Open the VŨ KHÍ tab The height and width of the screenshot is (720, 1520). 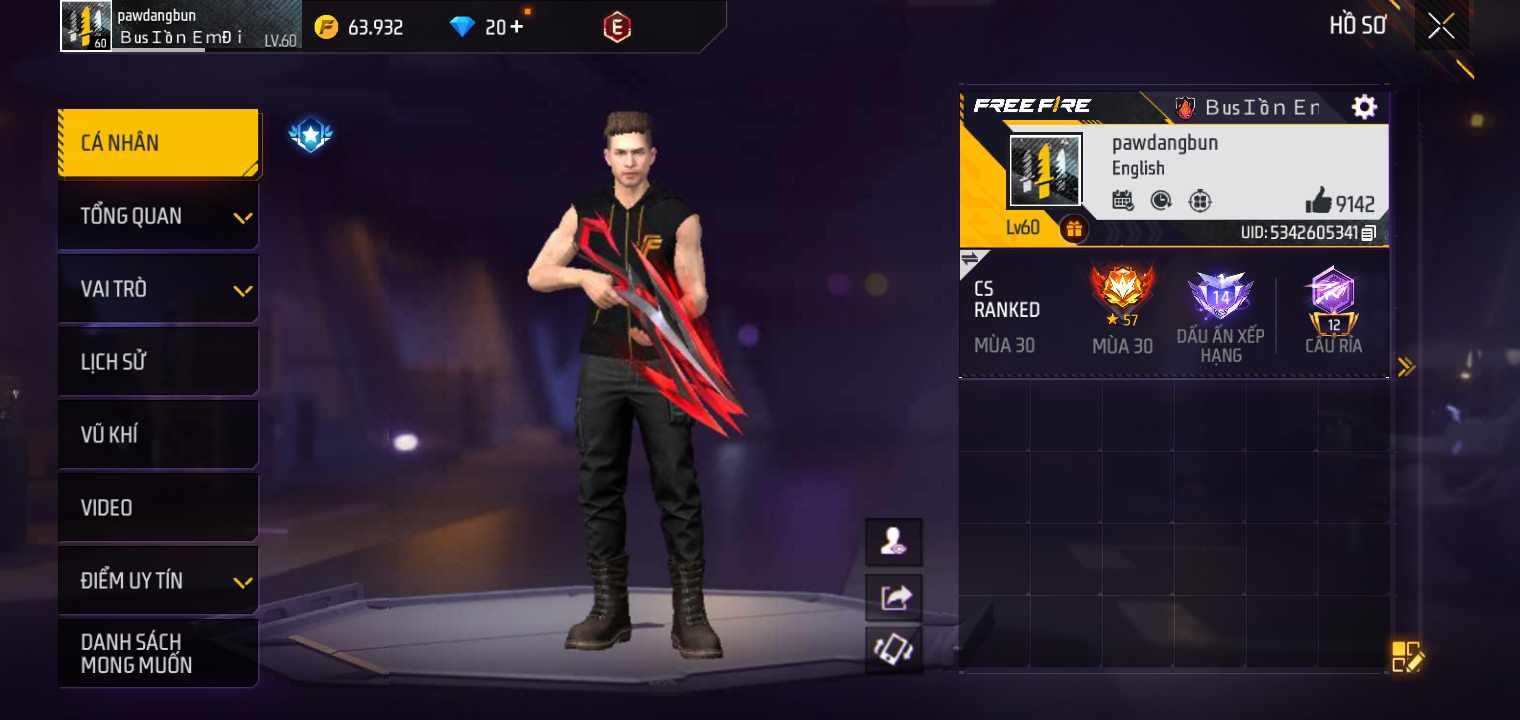pos(158,435)
